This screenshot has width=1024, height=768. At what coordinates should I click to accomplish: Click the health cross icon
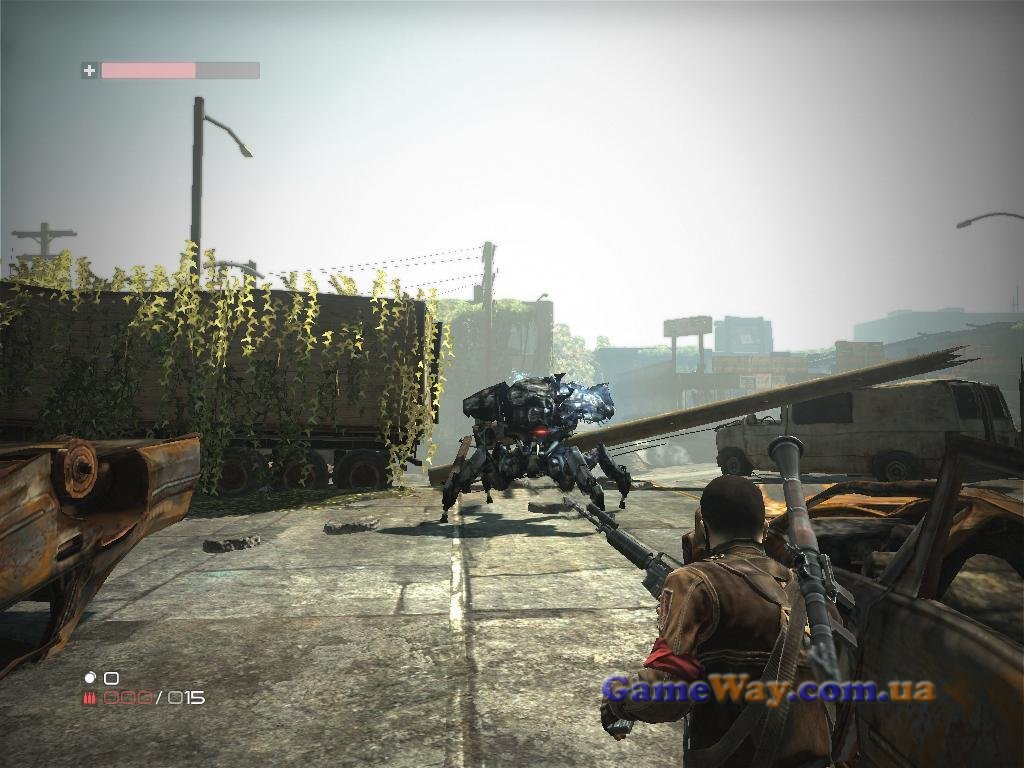coord(89,70)
